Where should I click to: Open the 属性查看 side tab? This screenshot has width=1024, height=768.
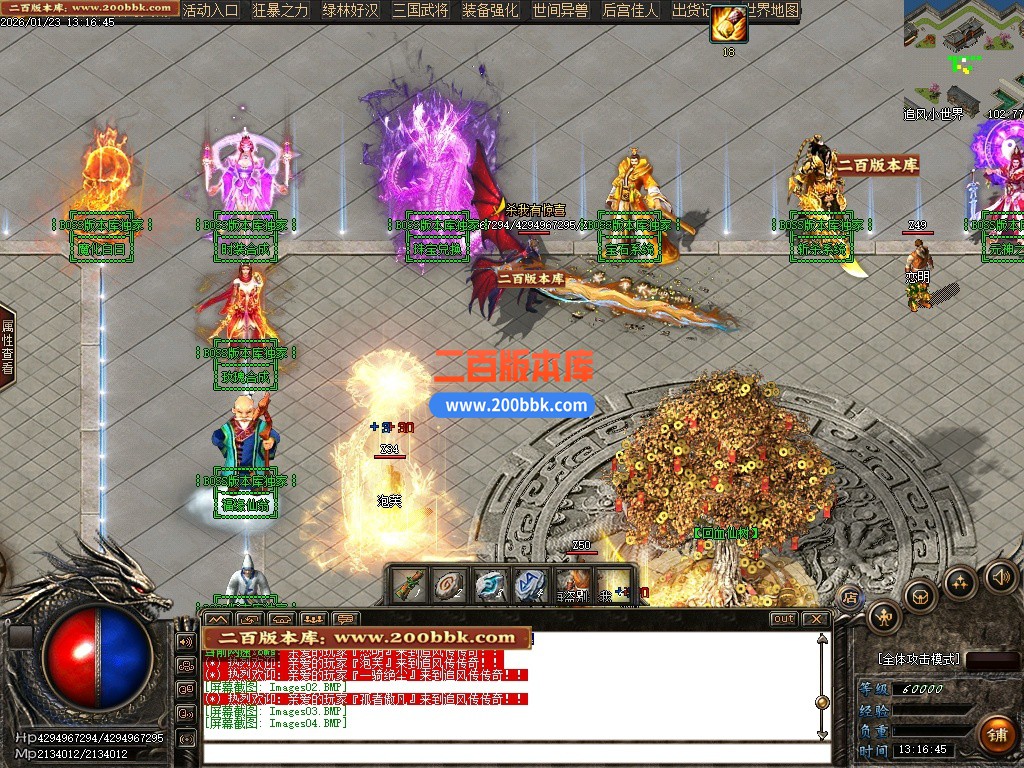pos(7,346)
